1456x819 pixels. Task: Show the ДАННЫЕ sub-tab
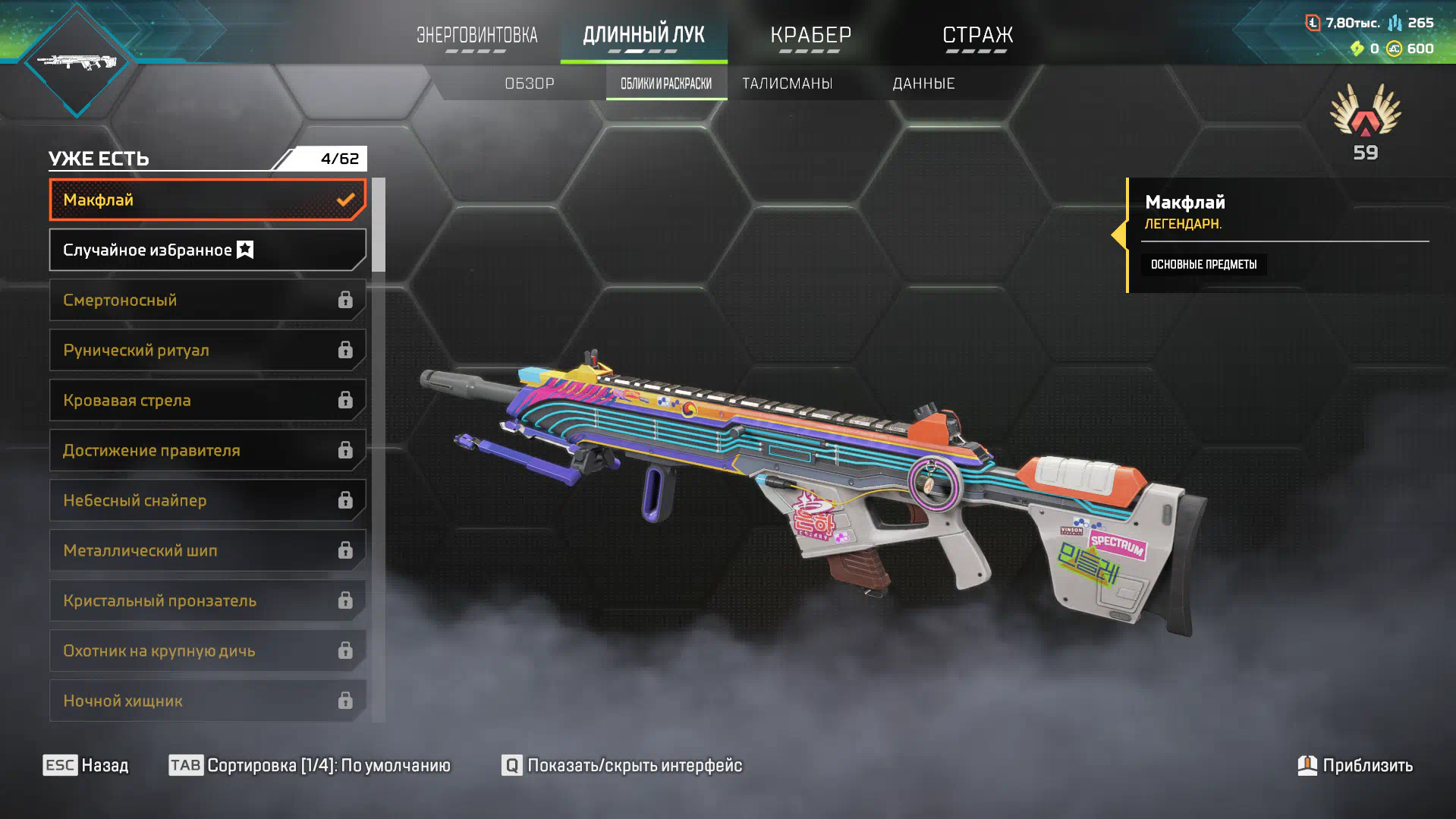click(923, 83)
